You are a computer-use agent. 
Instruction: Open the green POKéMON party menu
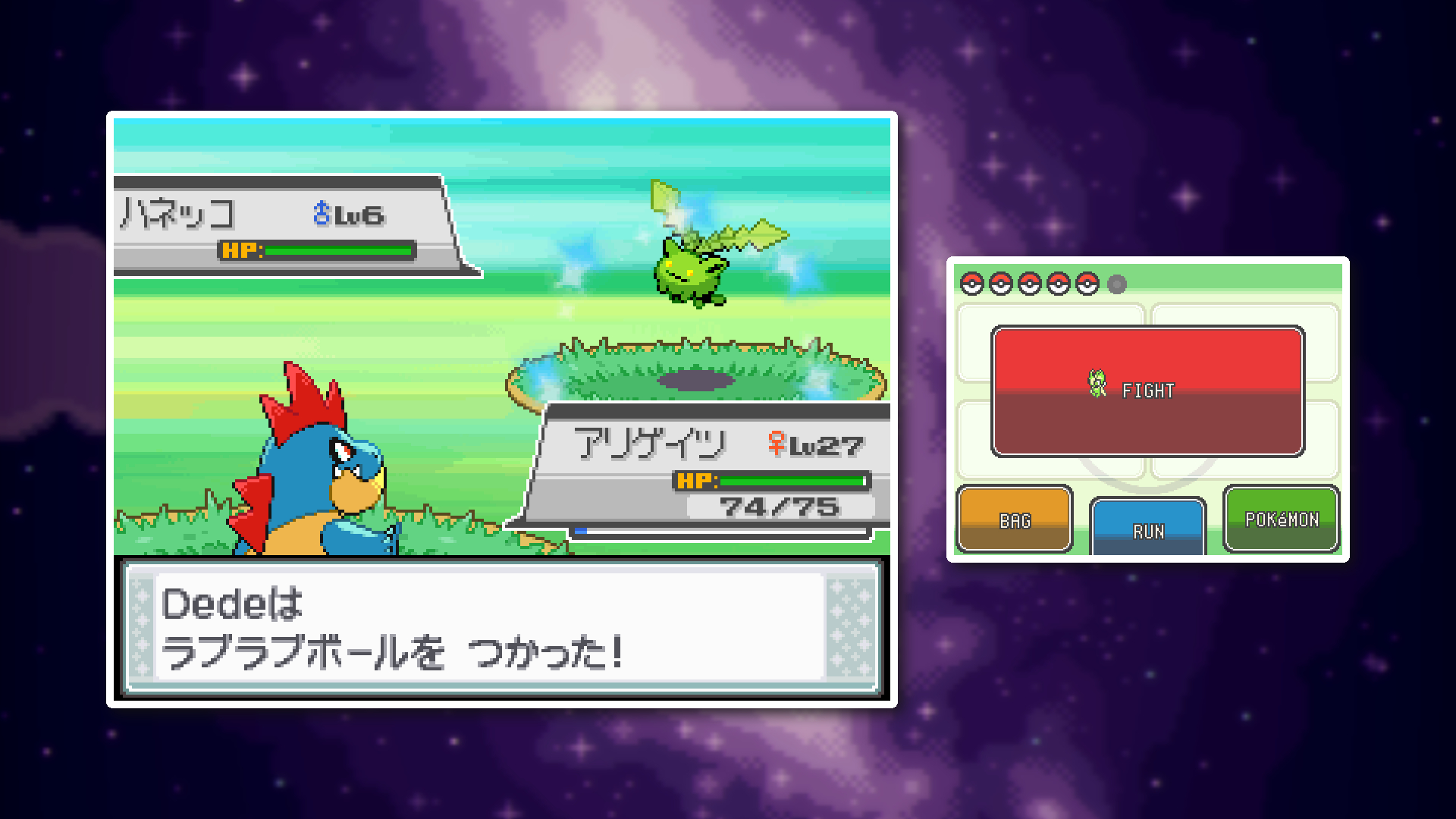pyautogui.click(x=1282, y=519)
